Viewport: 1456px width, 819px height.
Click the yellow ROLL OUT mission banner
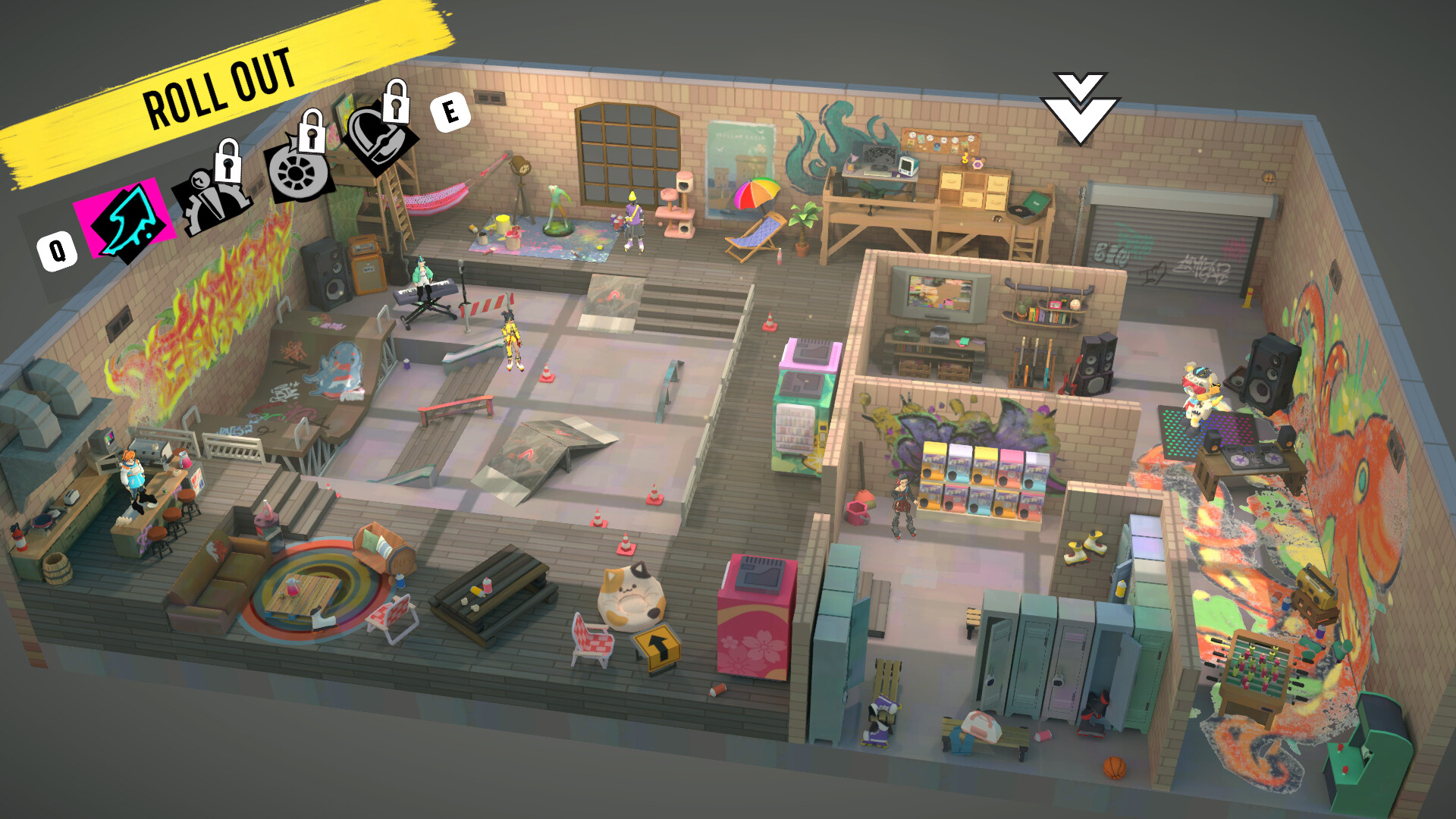220,80
